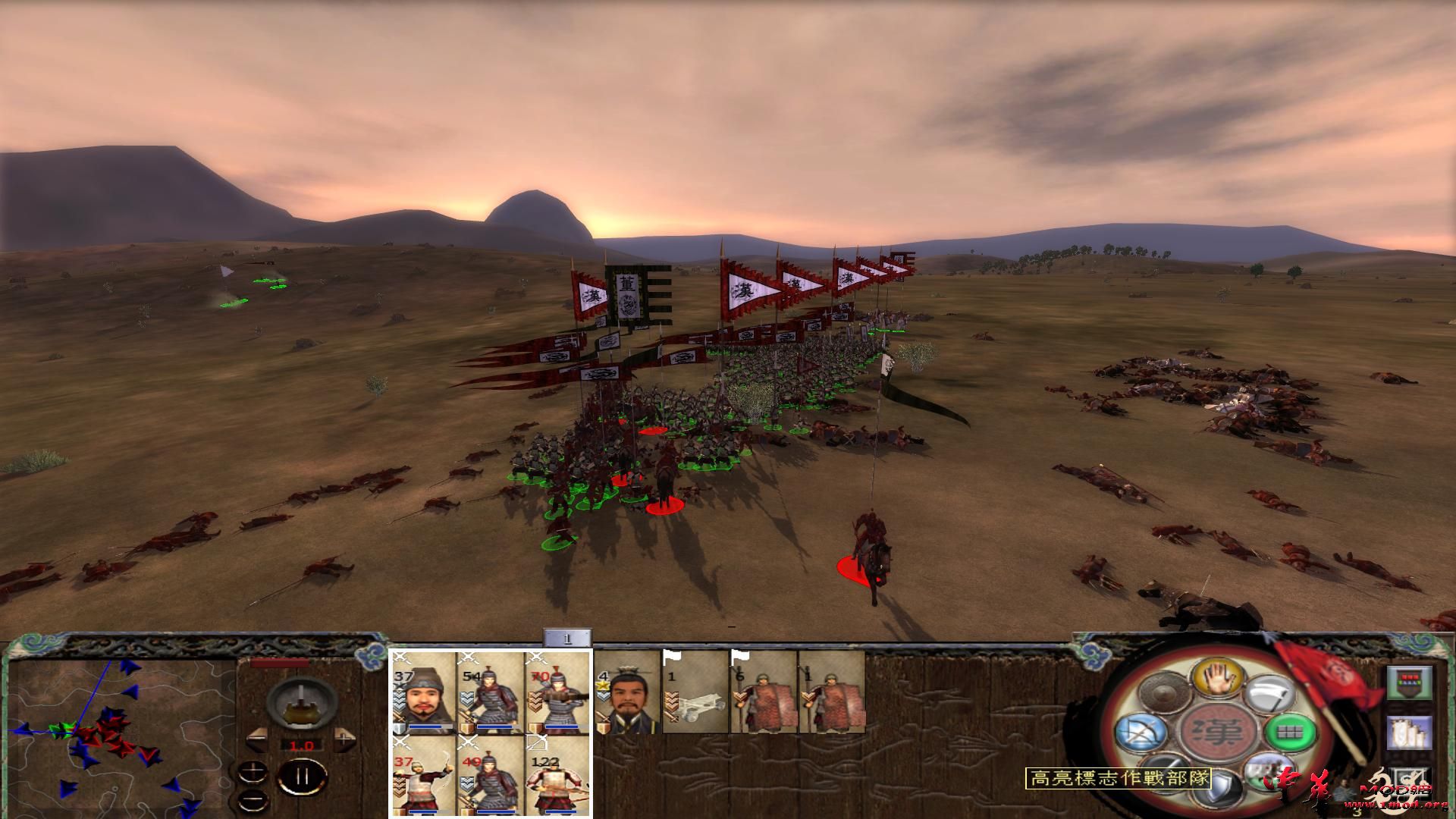The image size is (1456, 819).
Task: Select the siege catapult unit card
Action: click(695, 694)
